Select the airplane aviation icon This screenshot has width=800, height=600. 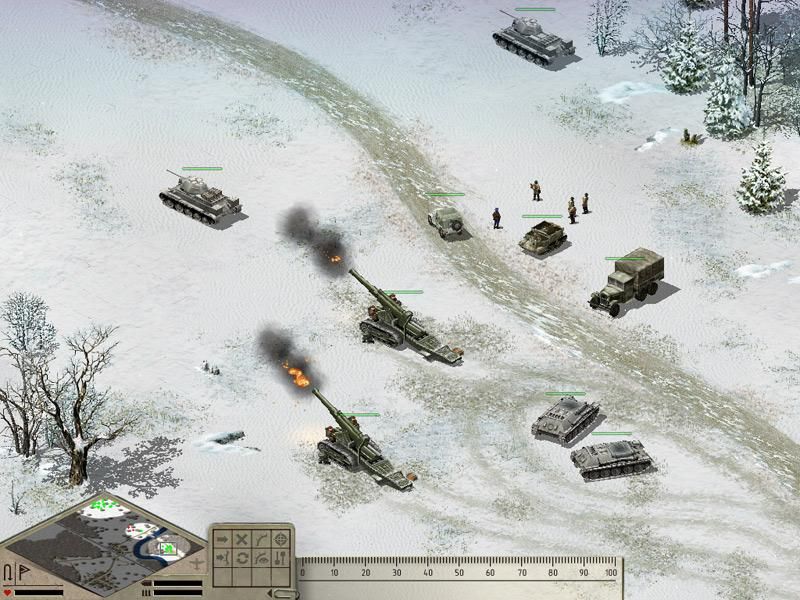197,565
